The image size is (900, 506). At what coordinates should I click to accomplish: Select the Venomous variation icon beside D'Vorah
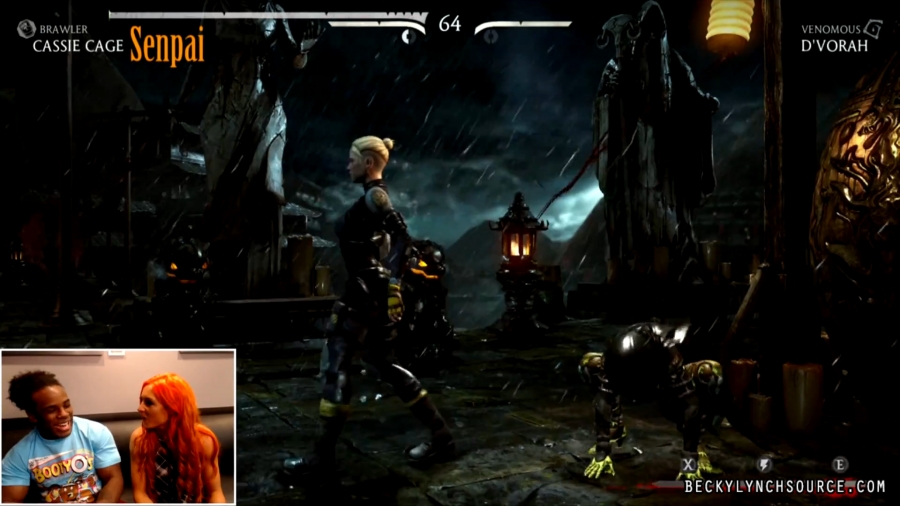[872, 29]
